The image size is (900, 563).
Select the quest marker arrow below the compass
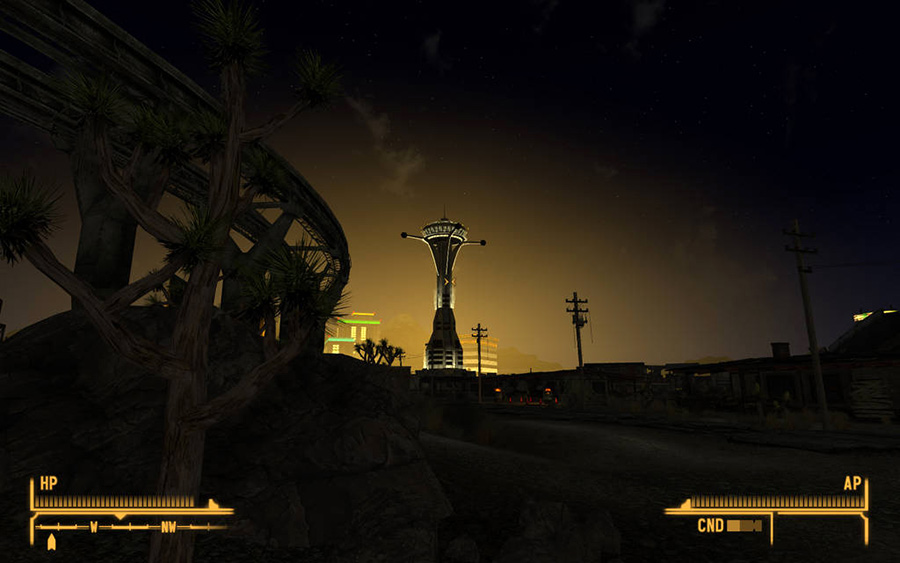coord(52,541)
